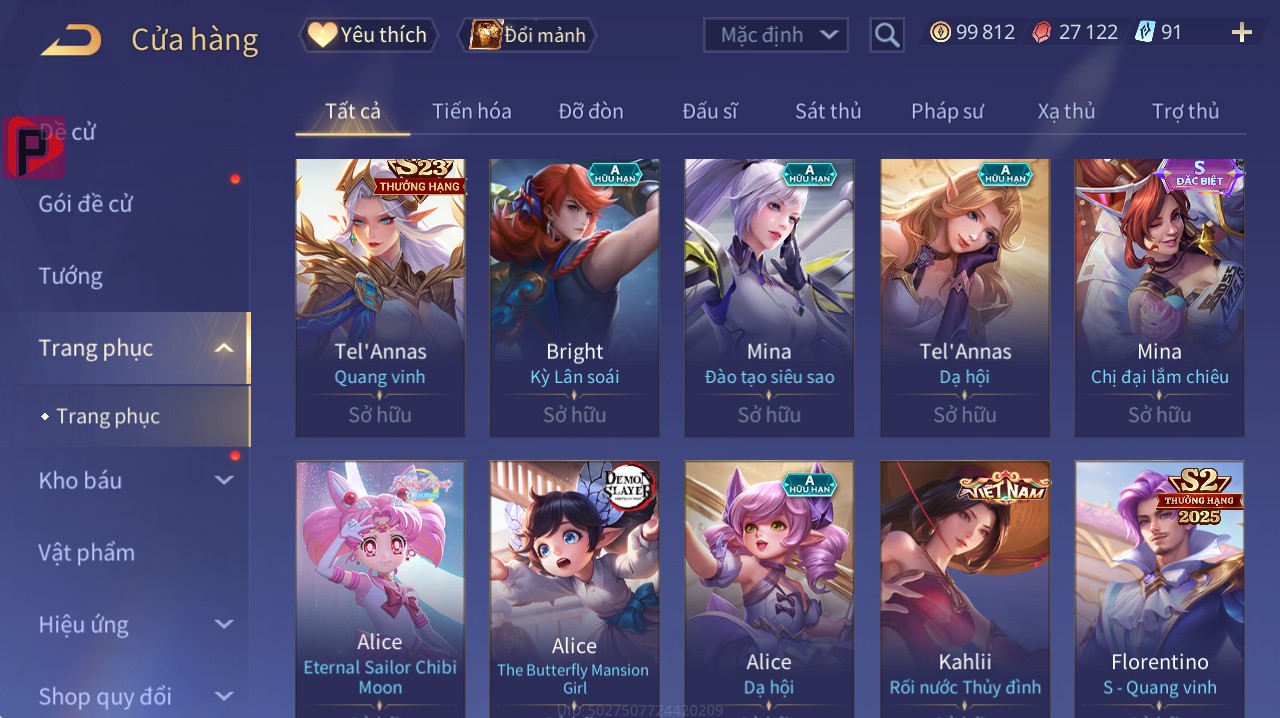The height and width of the screenshot is (718, 1280).
Task: Choose the Mina Đào tạo siêu sao skin
Action: (769, 297)
